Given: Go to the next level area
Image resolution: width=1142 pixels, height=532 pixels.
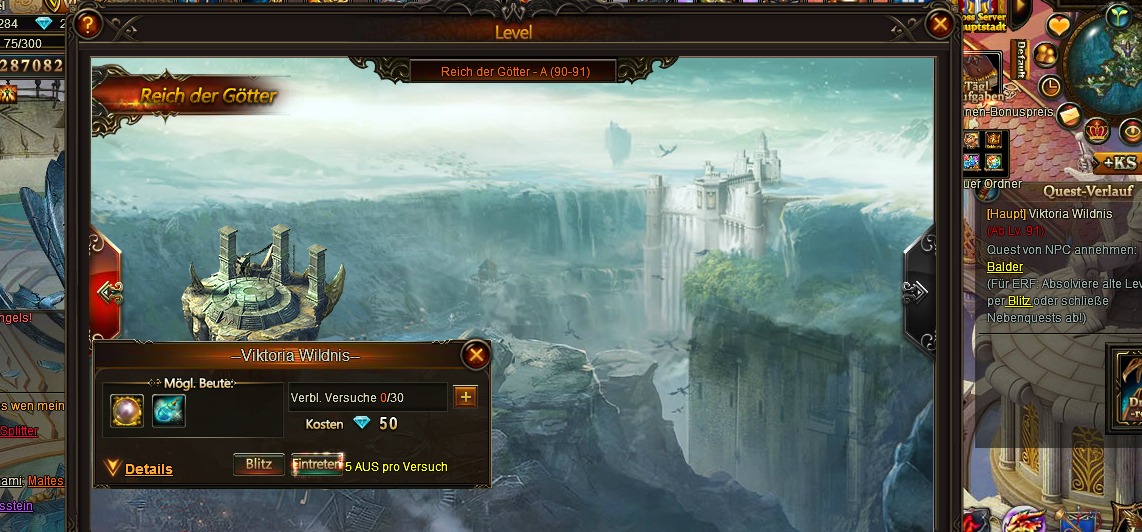Looking at the screenshot, I should point(917,291).
